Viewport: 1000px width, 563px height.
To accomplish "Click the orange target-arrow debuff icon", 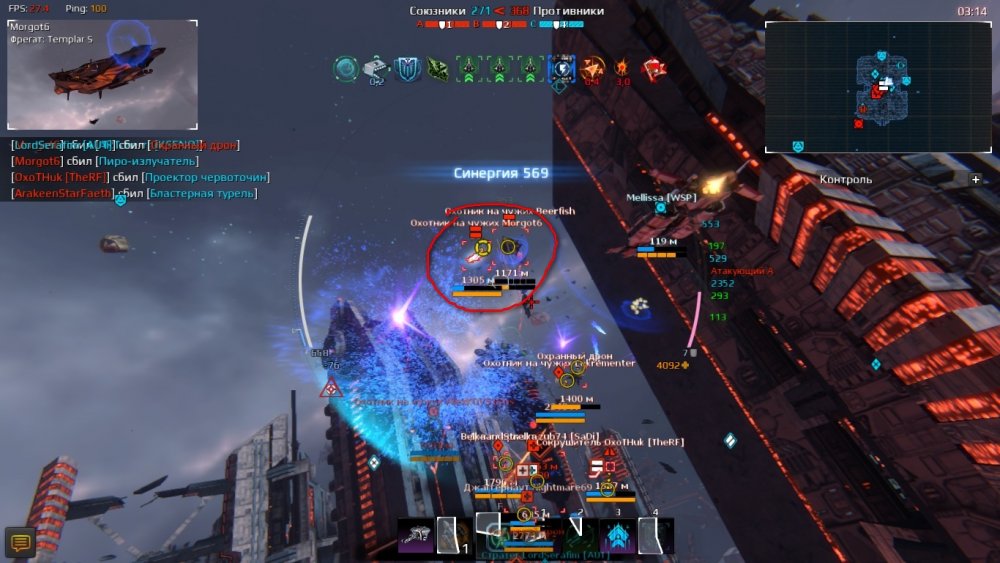I will coord(594,68).
